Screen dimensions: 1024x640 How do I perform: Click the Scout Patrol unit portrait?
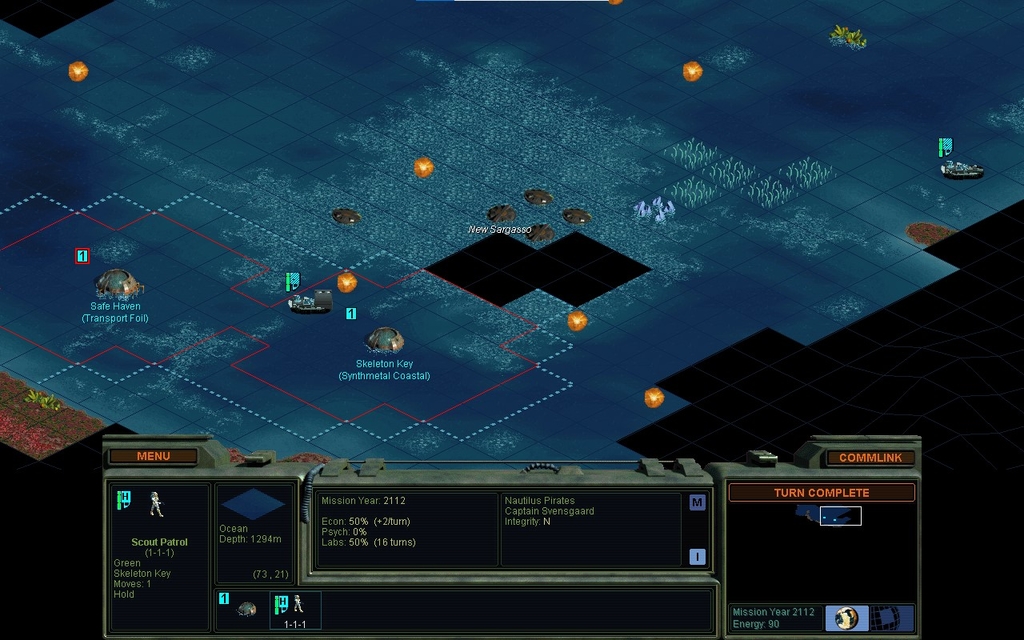(x=157, y=503)
